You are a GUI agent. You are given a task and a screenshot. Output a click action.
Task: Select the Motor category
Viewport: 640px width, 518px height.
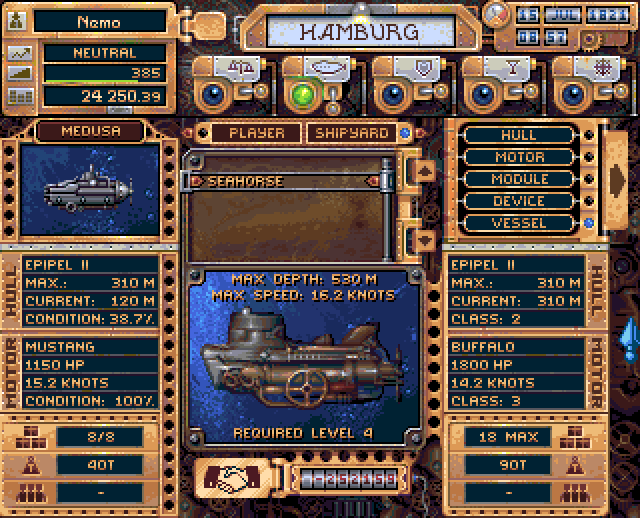[x=520, y=157]
